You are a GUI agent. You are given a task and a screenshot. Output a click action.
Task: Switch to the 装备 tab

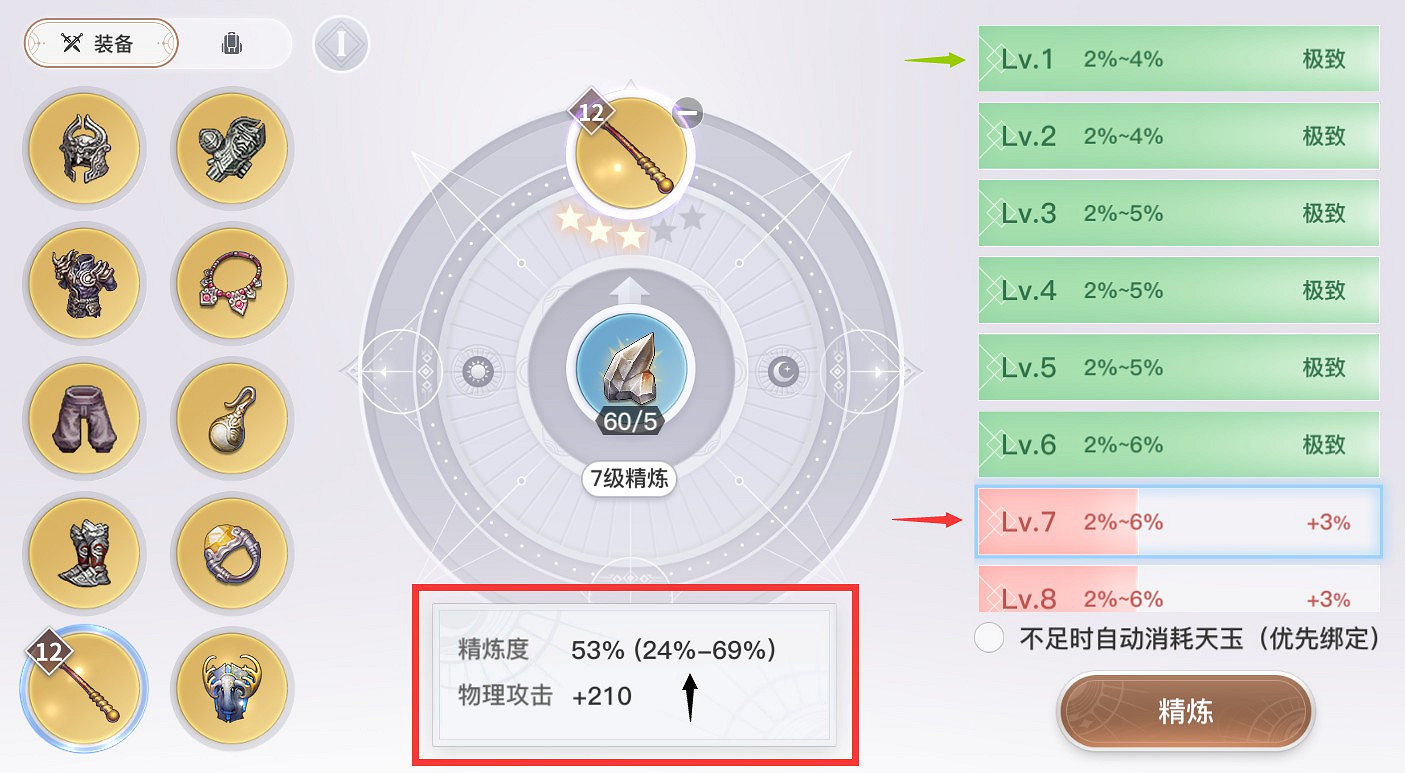click(100, 43)
